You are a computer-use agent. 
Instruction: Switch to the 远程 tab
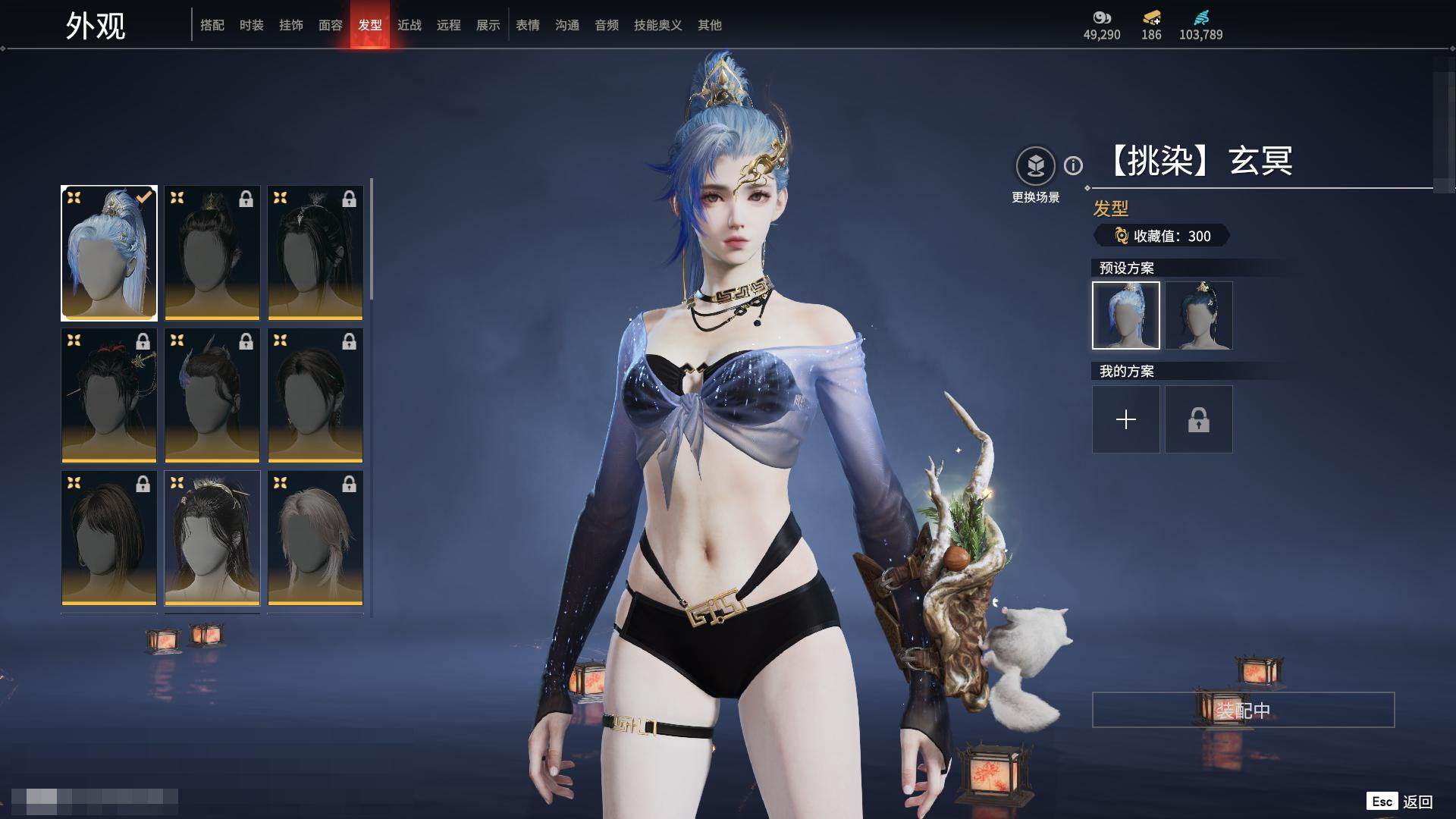(x=449, y=25)
